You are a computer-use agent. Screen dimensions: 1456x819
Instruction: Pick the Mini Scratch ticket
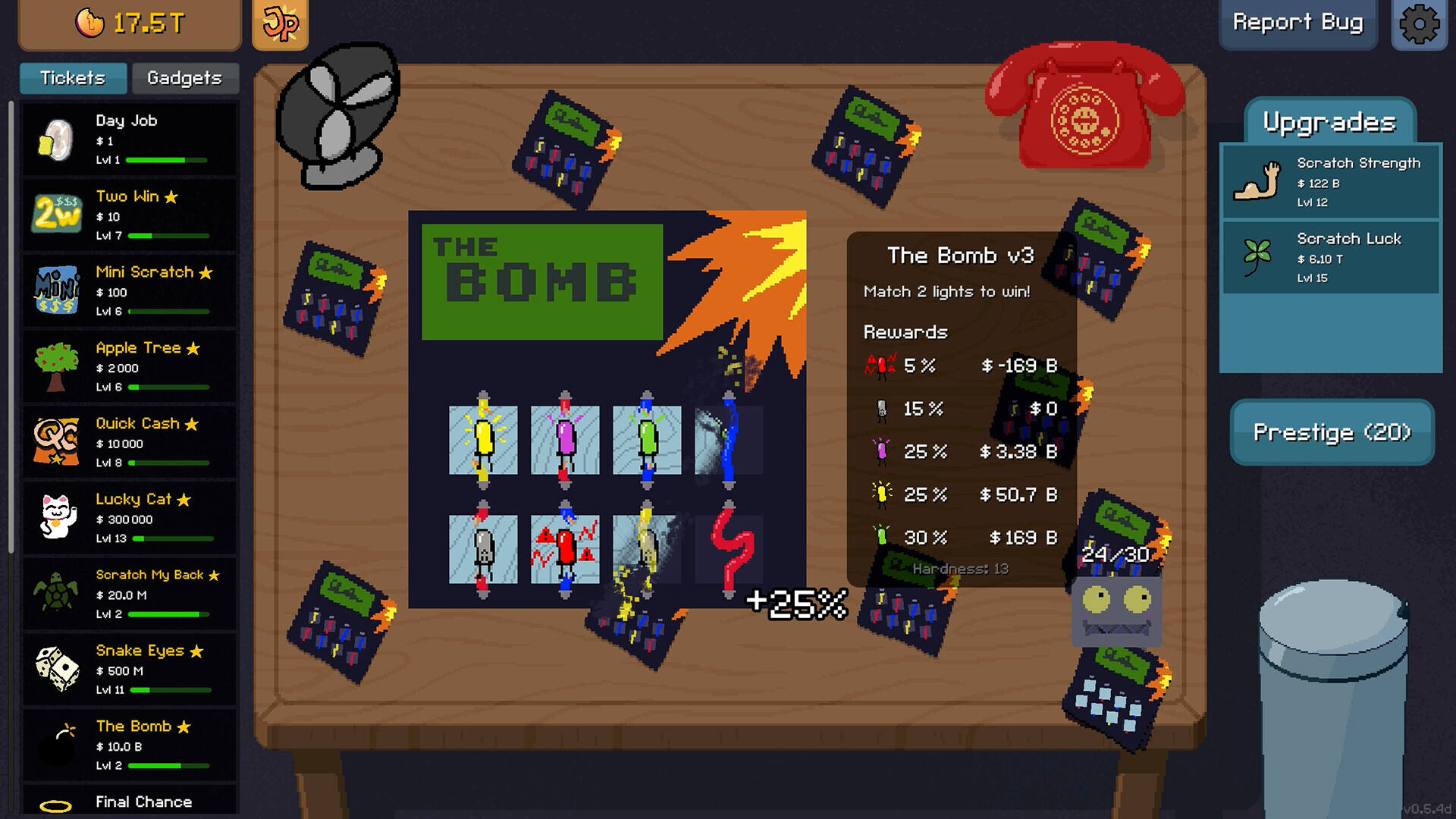pyautogui.click(x=129, y=291)
